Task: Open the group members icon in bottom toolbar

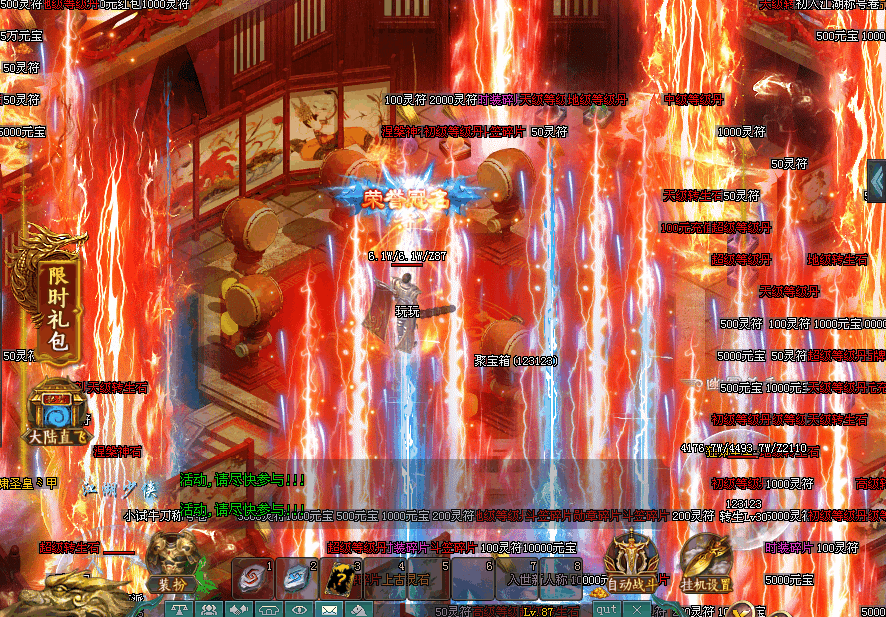Action: pyautogui.click(x=209, y=609)
